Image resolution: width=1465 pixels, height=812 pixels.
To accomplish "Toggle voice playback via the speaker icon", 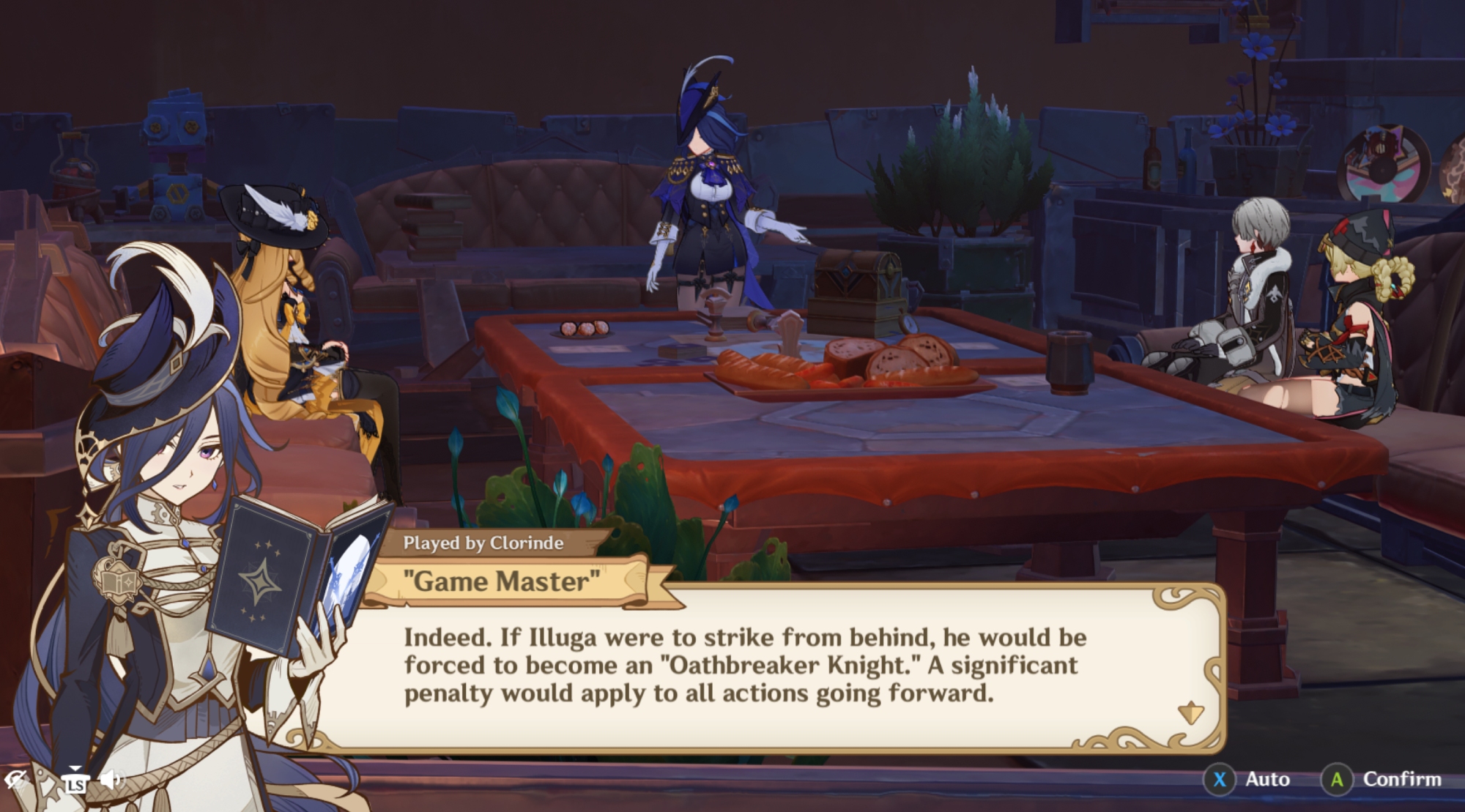I will click(x=111, y=779).
